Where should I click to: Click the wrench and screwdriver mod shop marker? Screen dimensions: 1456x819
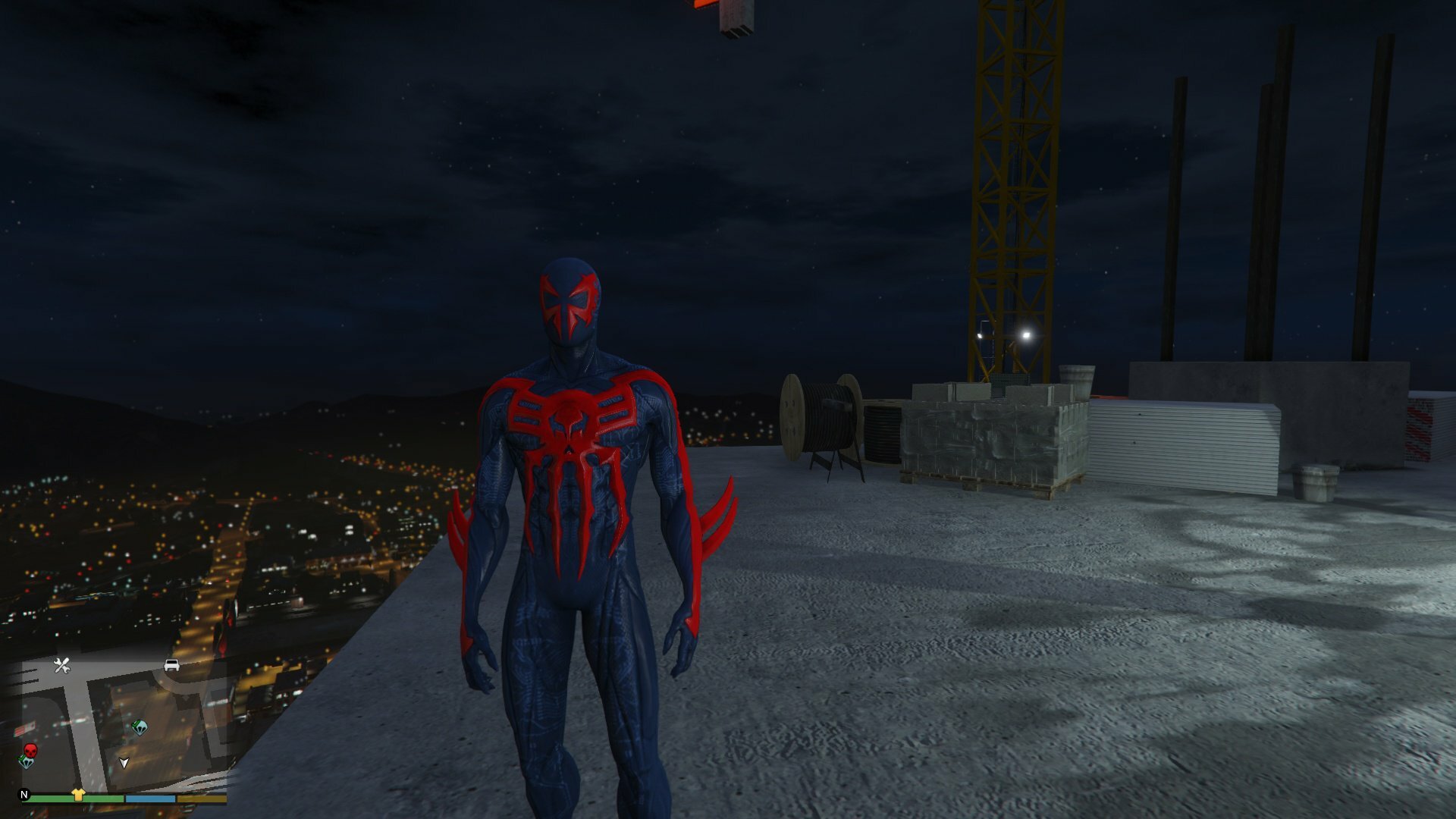pos(62,666)
